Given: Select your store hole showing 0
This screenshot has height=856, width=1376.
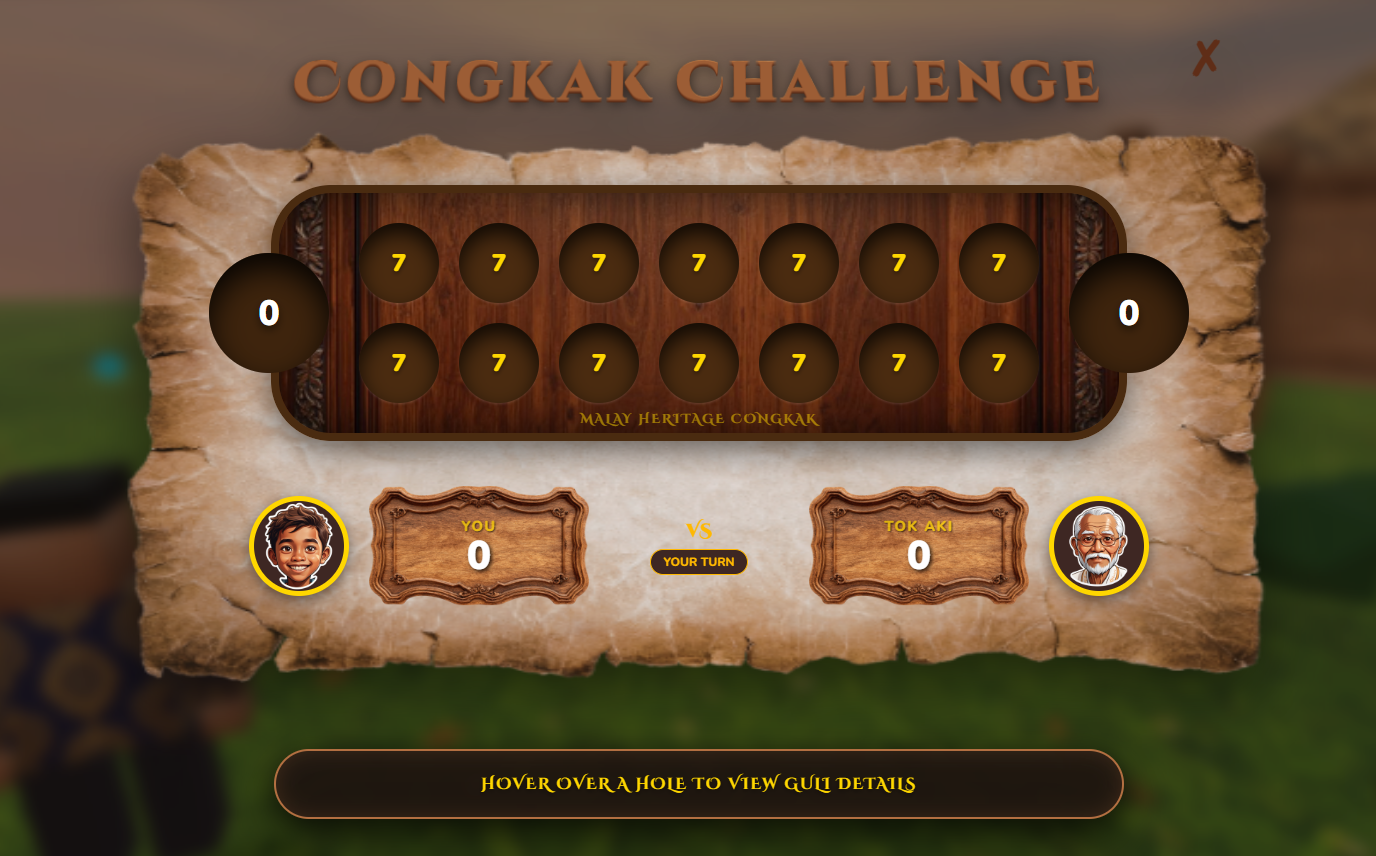Looking at the screenshot, I should point(1127,311).
